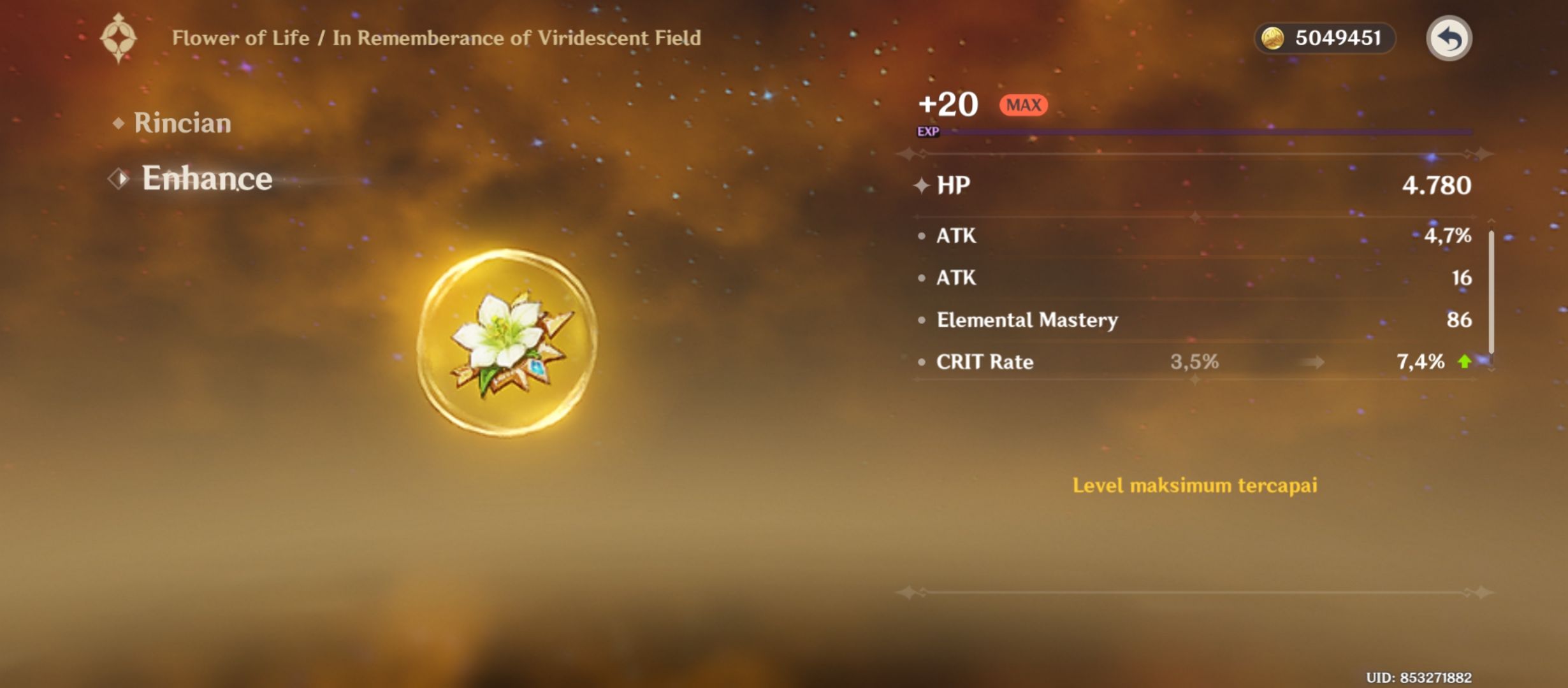Screen dimensions: 1568x688
Task: Expand the Rincian section
Action: pyautogui.click(x=182, y=123)
